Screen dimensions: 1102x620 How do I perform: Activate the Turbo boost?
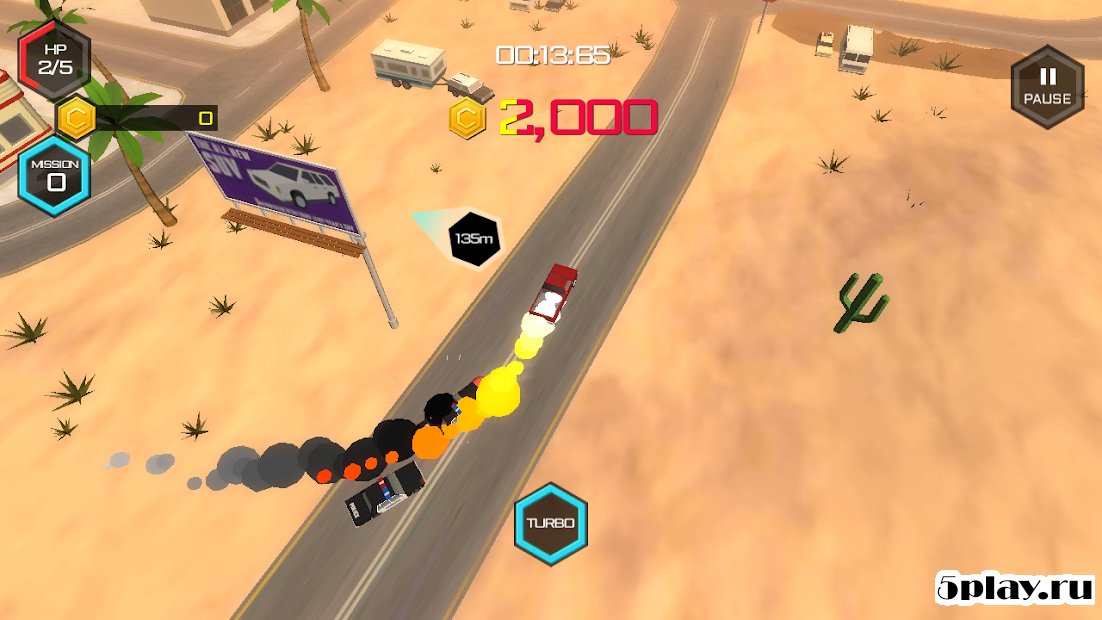pyautogui.click(x=551, y=523)
